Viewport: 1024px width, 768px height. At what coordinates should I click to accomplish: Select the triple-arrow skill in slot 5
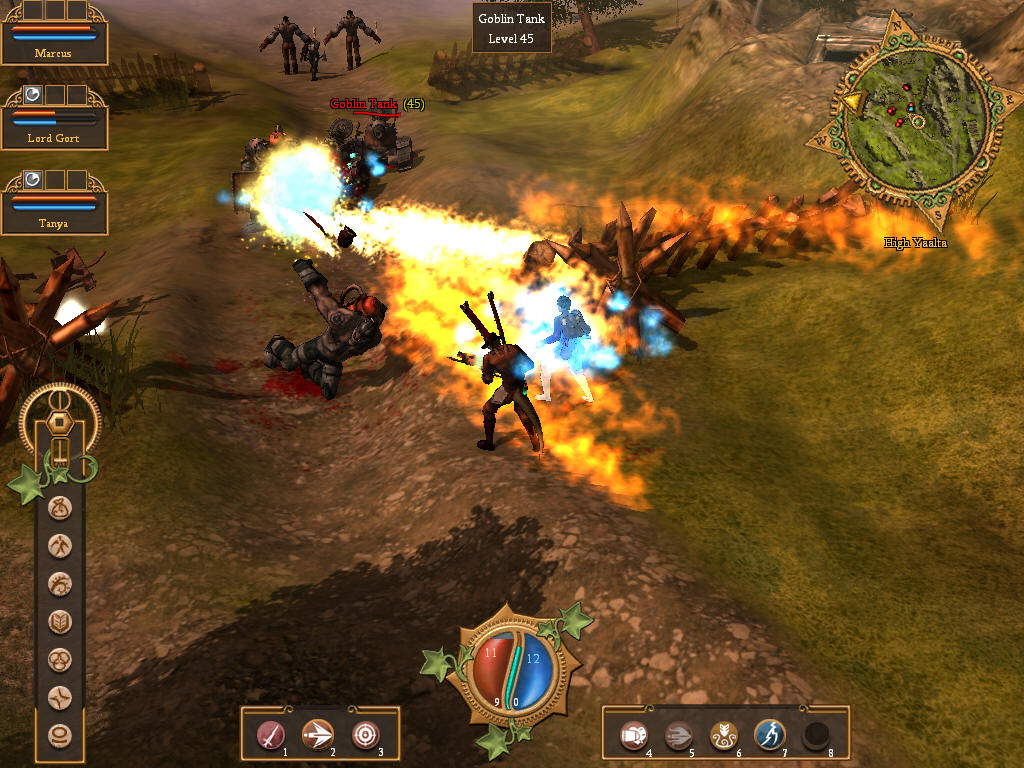[x=680, y=736]
